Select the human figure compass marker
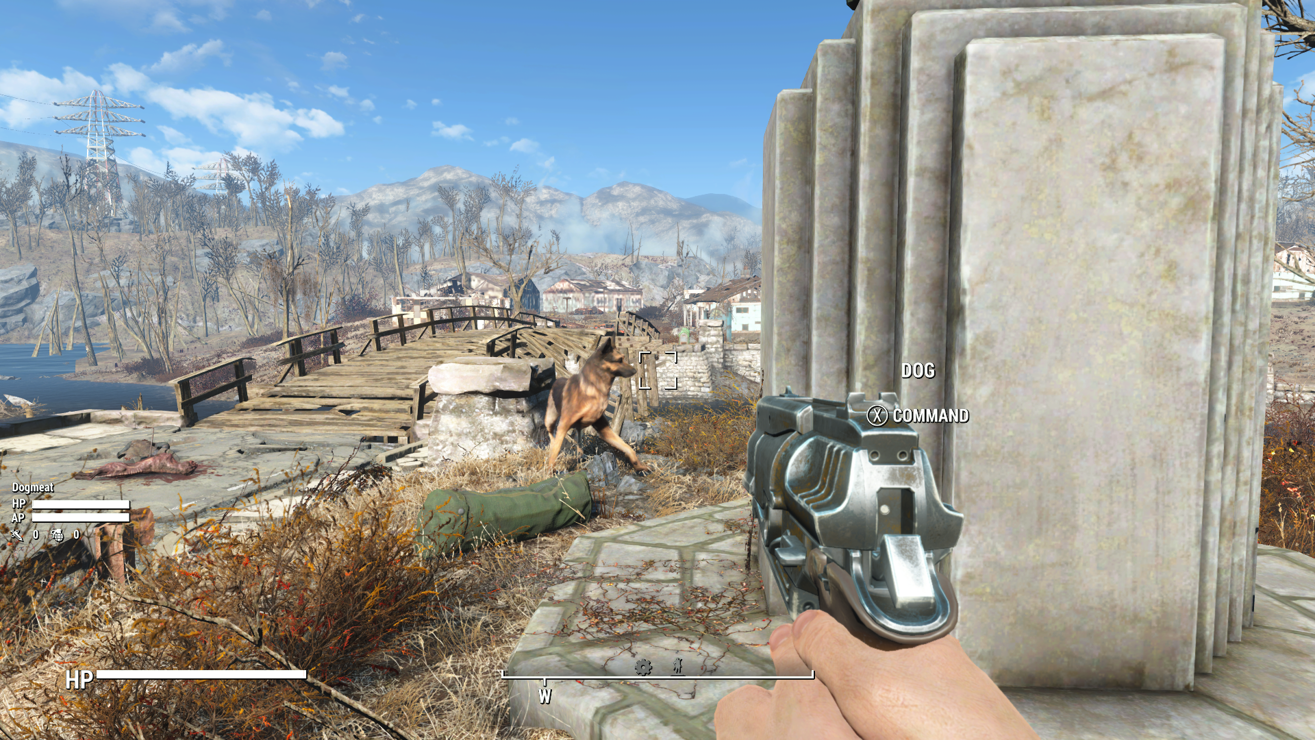Viewport: 1315px width, 740px height. (x=677, y=665)
